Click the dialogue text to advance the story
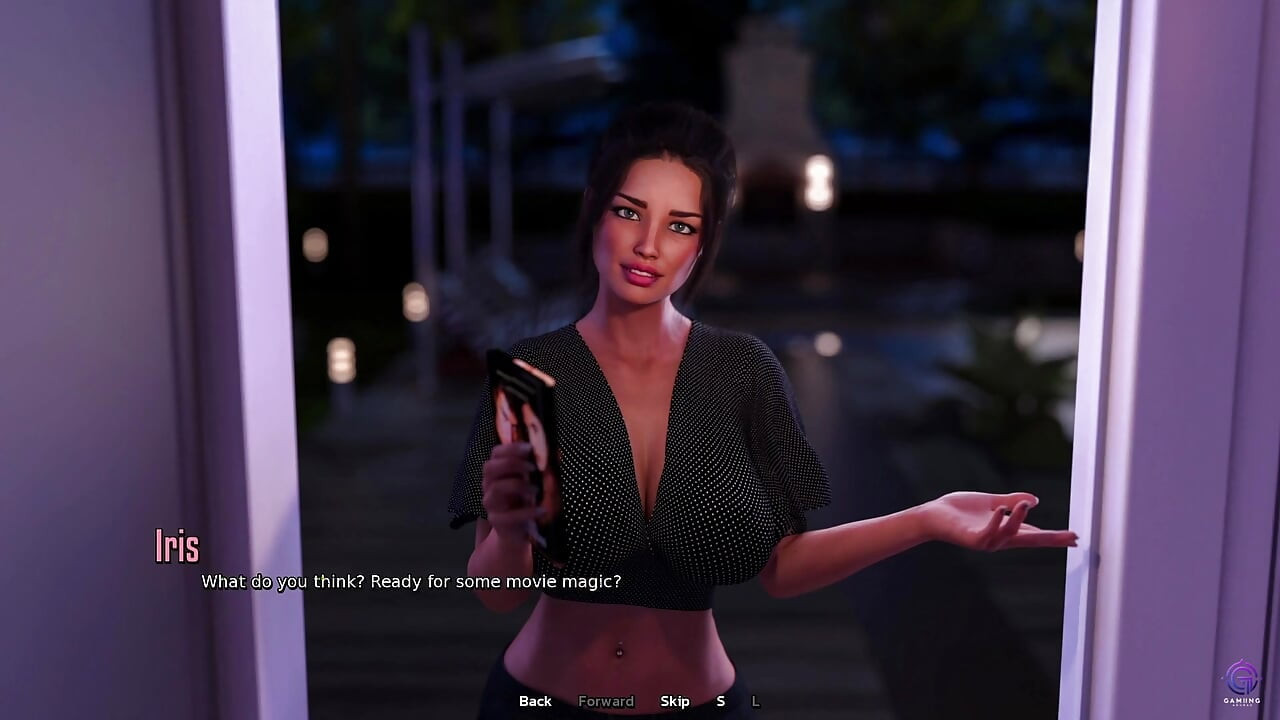This screenshot has width=1280, height=720. (411, 581)
